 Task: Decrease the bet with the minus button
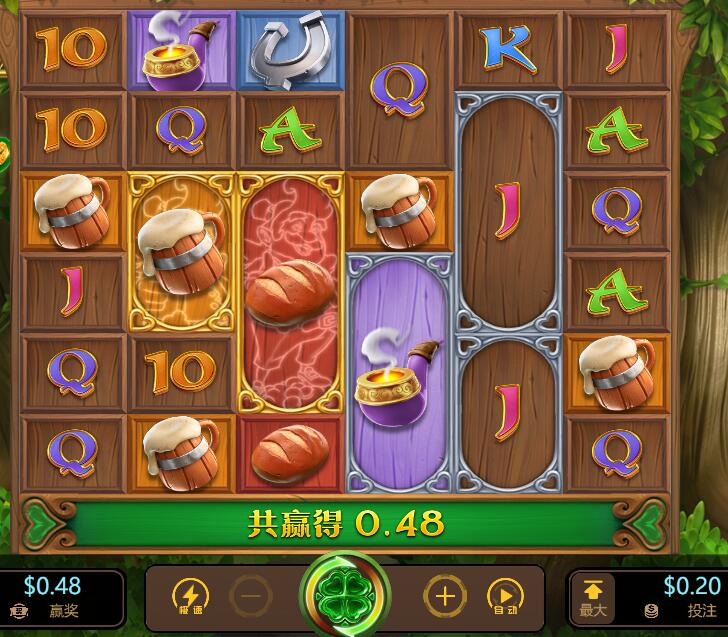pyautogui.click(x=250, y=597)
